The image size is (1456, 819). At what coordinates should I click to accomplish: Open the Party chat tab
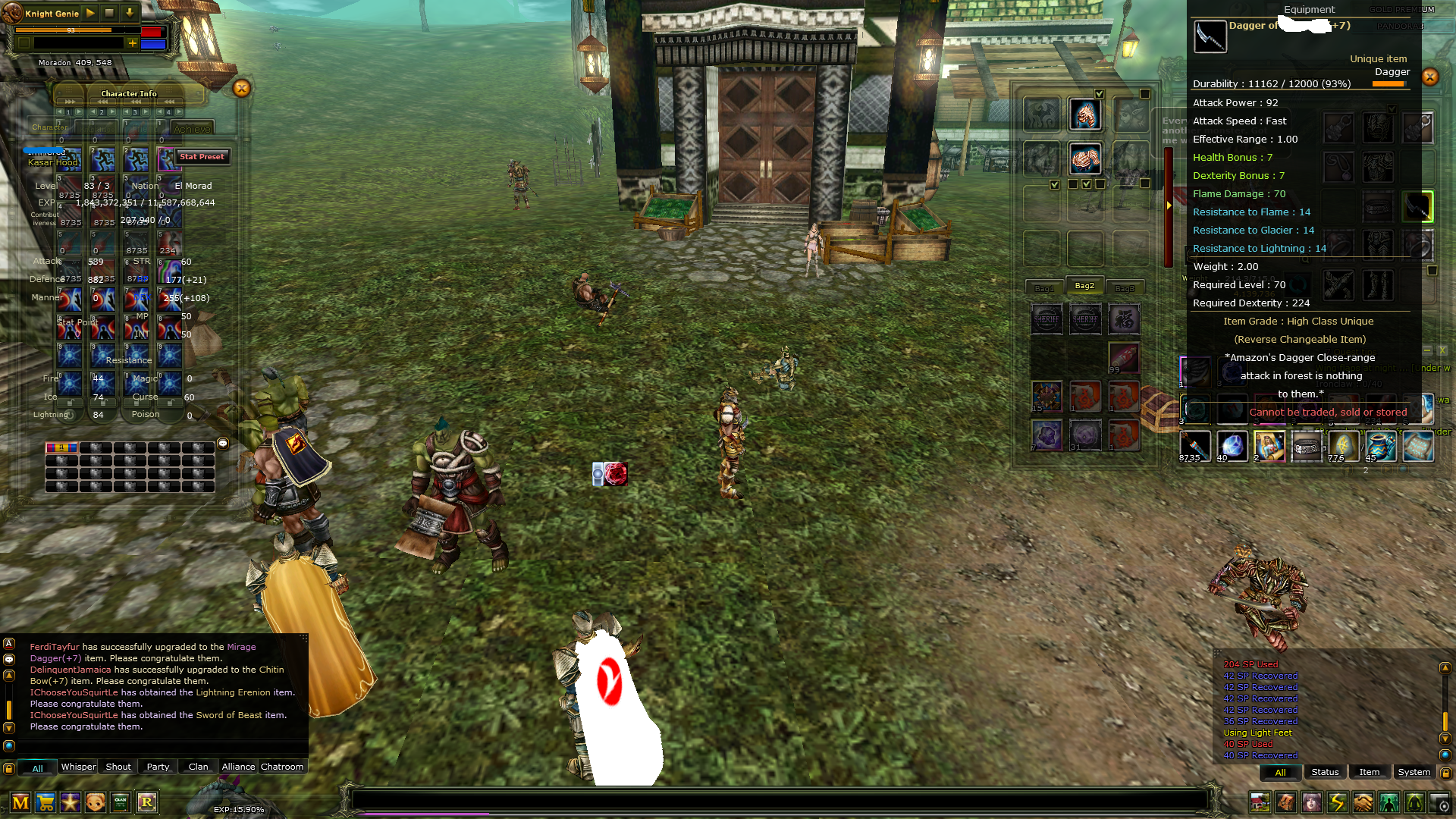coord(158,767)
